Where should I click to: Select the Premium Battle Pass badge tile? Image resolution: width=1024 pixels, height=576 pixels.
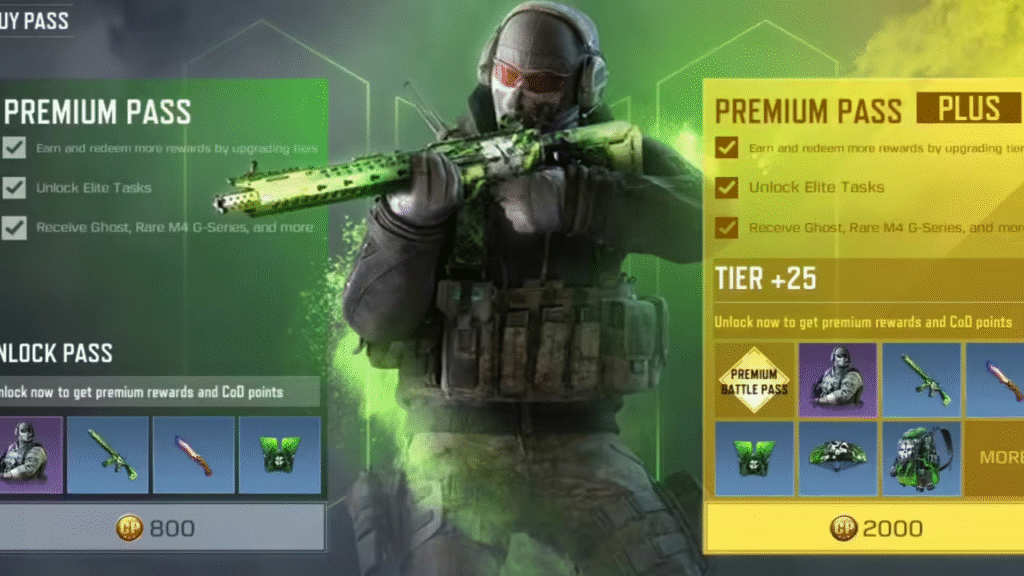coord(754,381)
